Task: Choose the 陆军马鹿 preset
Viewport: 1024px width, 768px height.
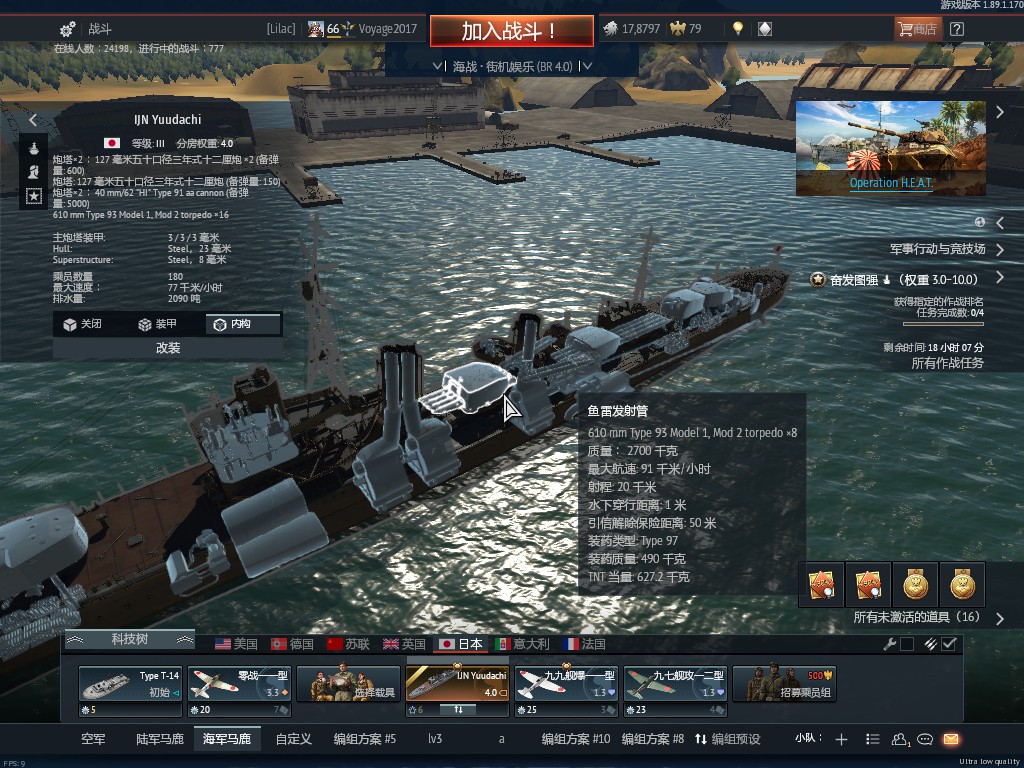Action: tap(160, 739)
